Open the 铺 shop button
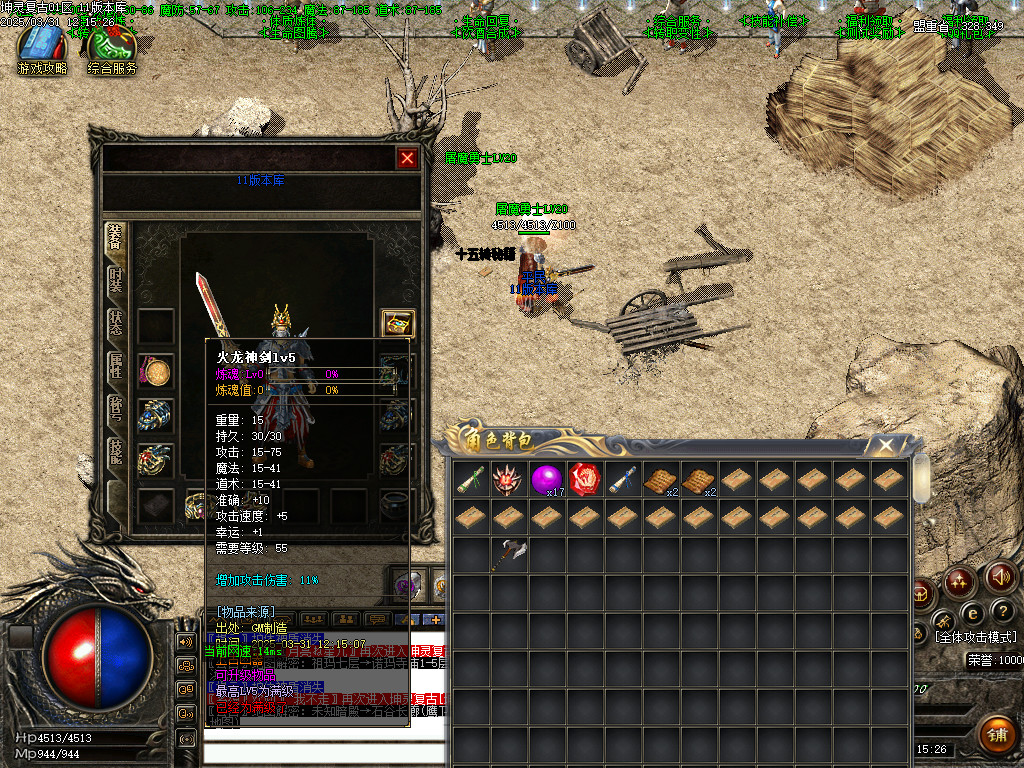Viewport: 1024px width, 768px height. [x=996, y=735]
